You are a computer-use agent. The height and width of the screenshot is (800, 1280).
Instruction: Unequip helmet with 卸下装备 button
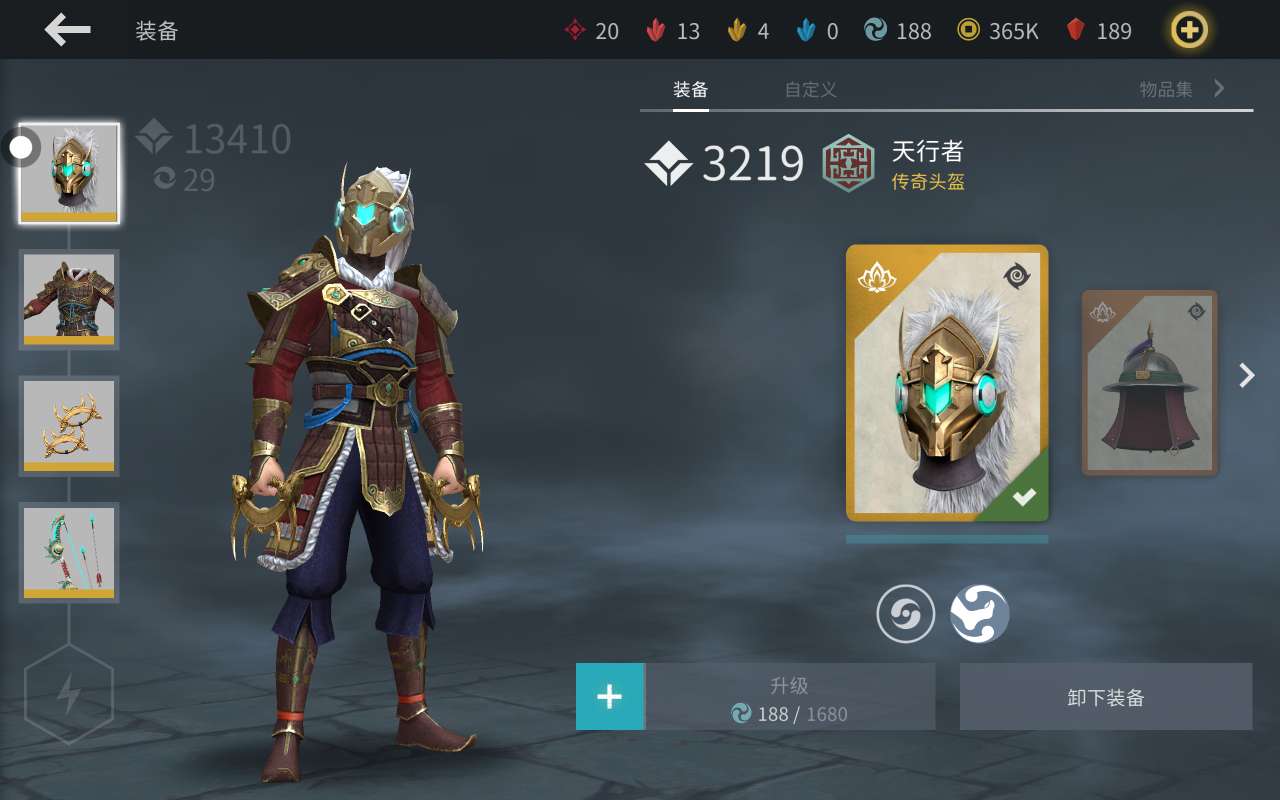pyautogui.click(x=1106, y=697)
